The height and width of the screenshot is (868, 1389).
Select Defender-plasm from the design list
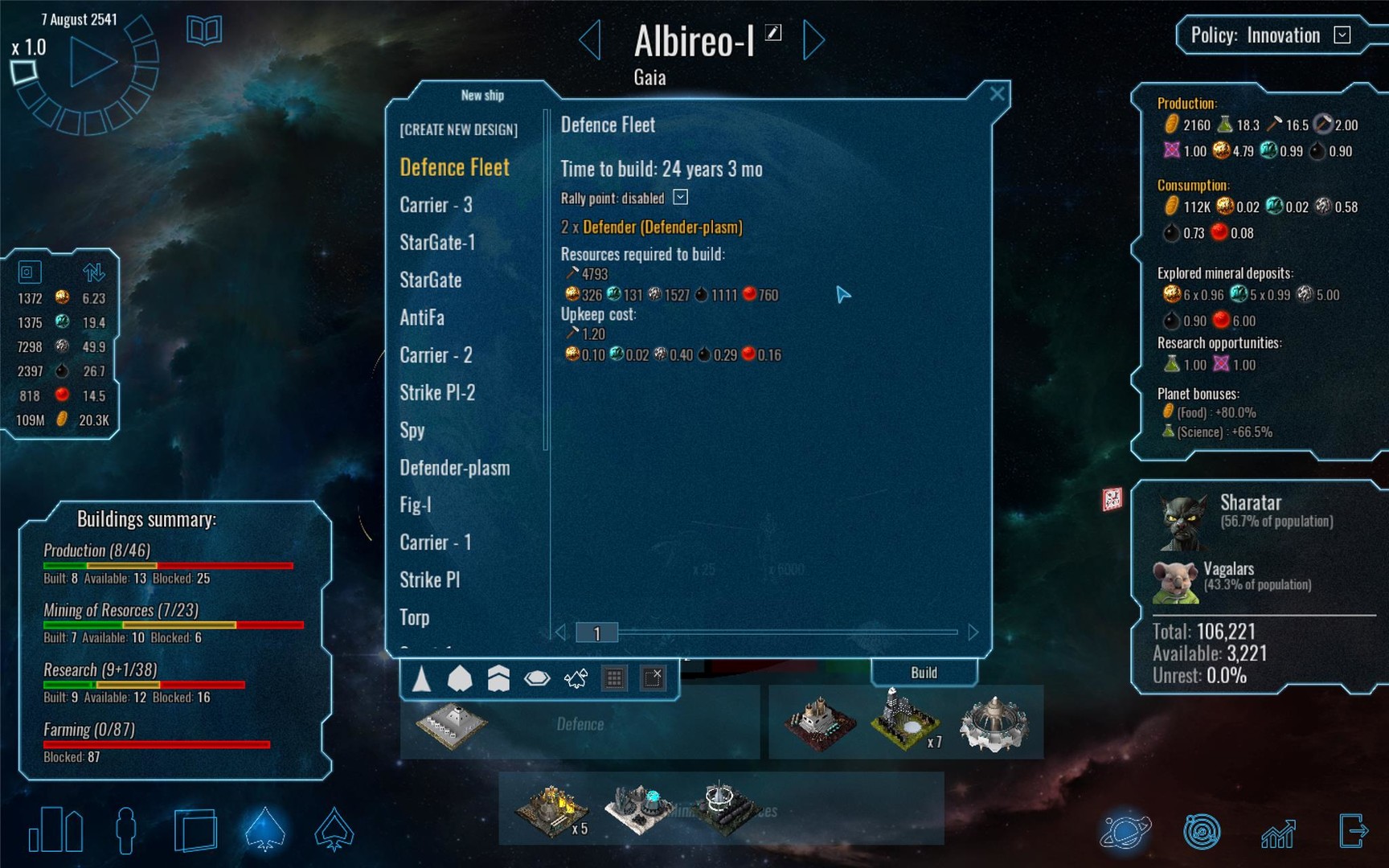coord(455,468)
